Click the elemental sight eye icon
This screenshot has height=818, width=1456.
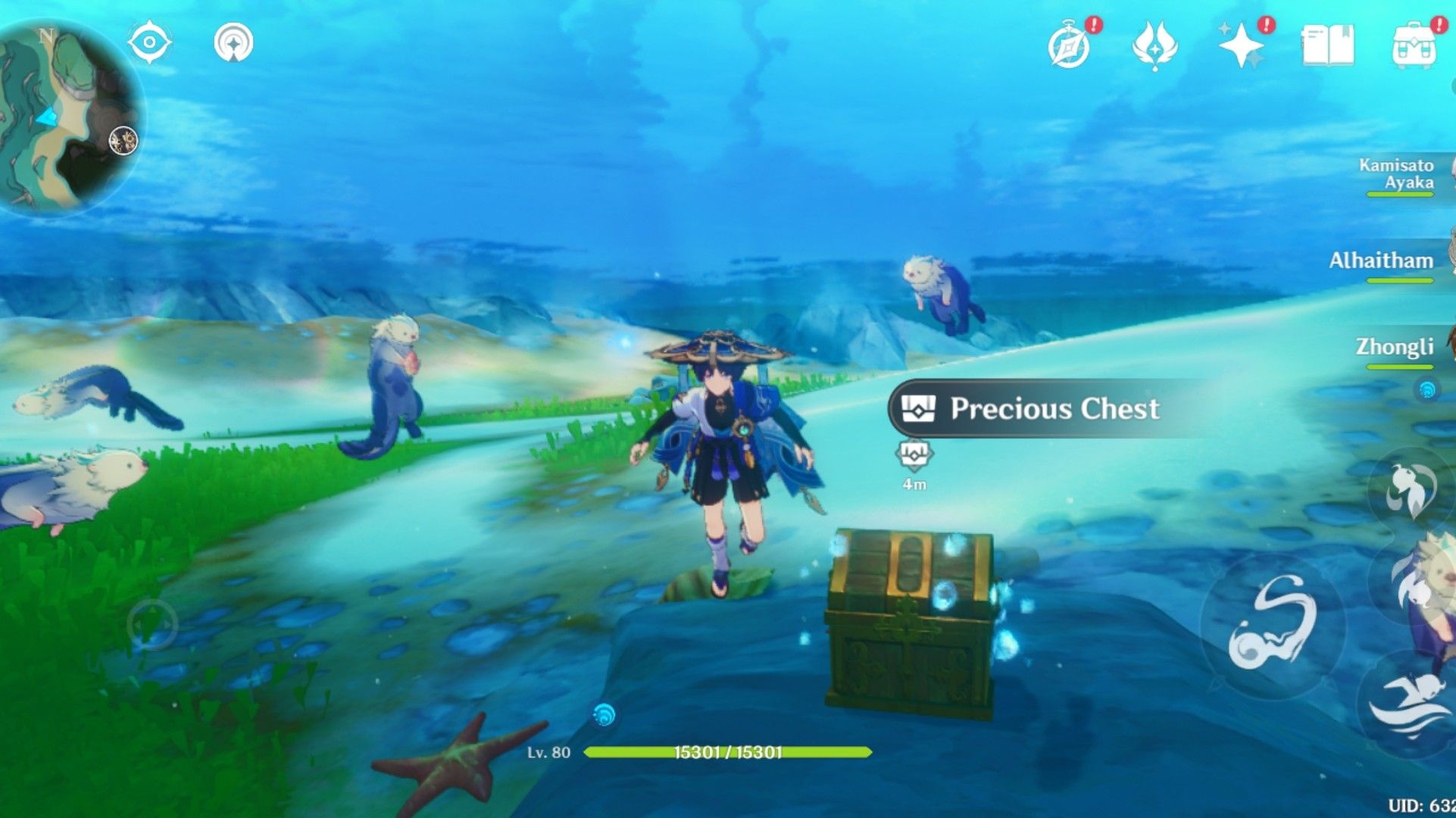[x=150, y=43]
